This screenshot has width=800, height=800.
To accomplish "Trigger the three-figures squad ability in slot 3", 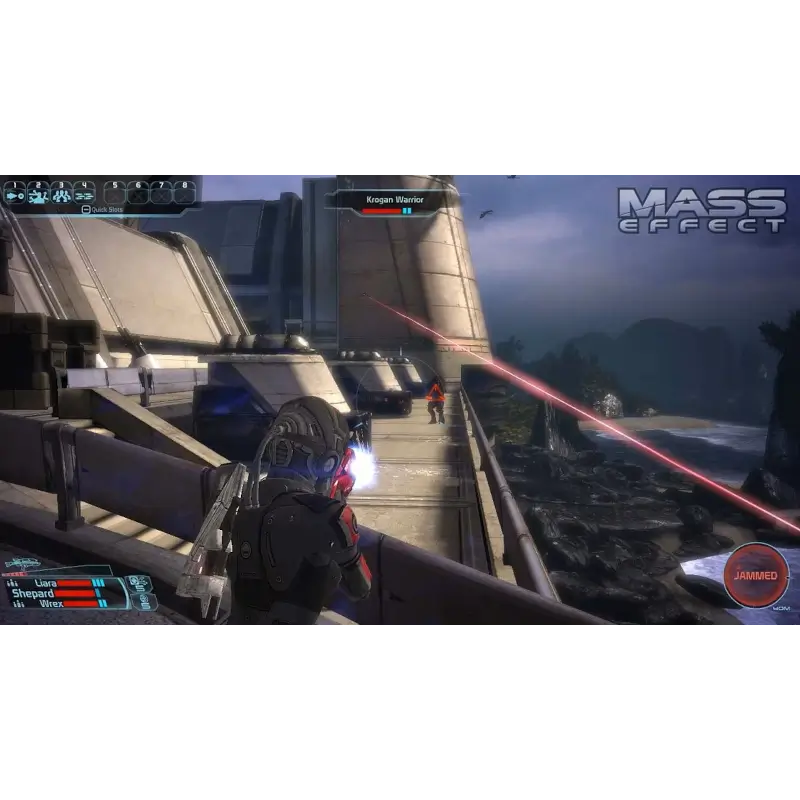I will 62,193.
